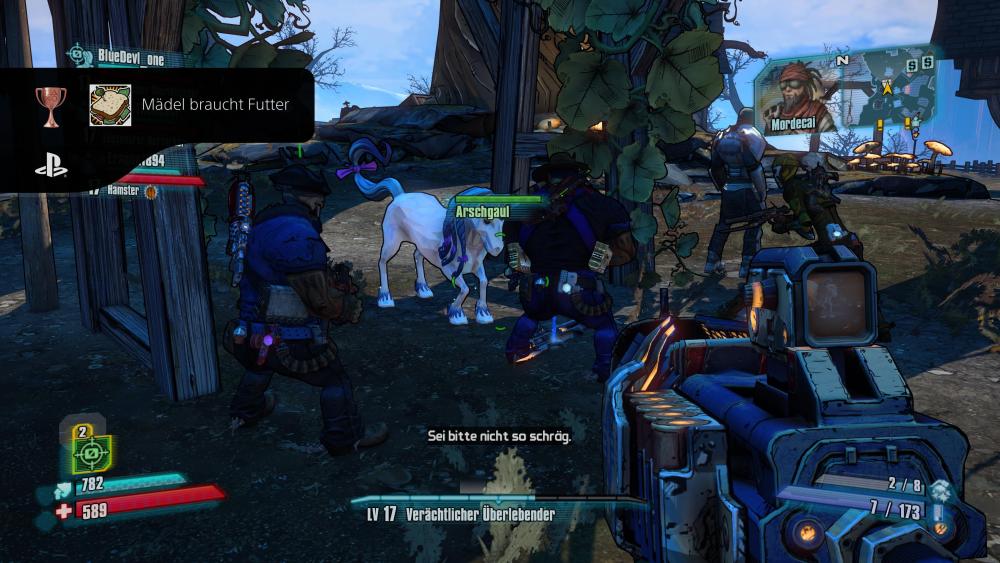This screenshot has width=1000, height=563.
Task: Activate the green action skill icon
Action: [91, 454]
